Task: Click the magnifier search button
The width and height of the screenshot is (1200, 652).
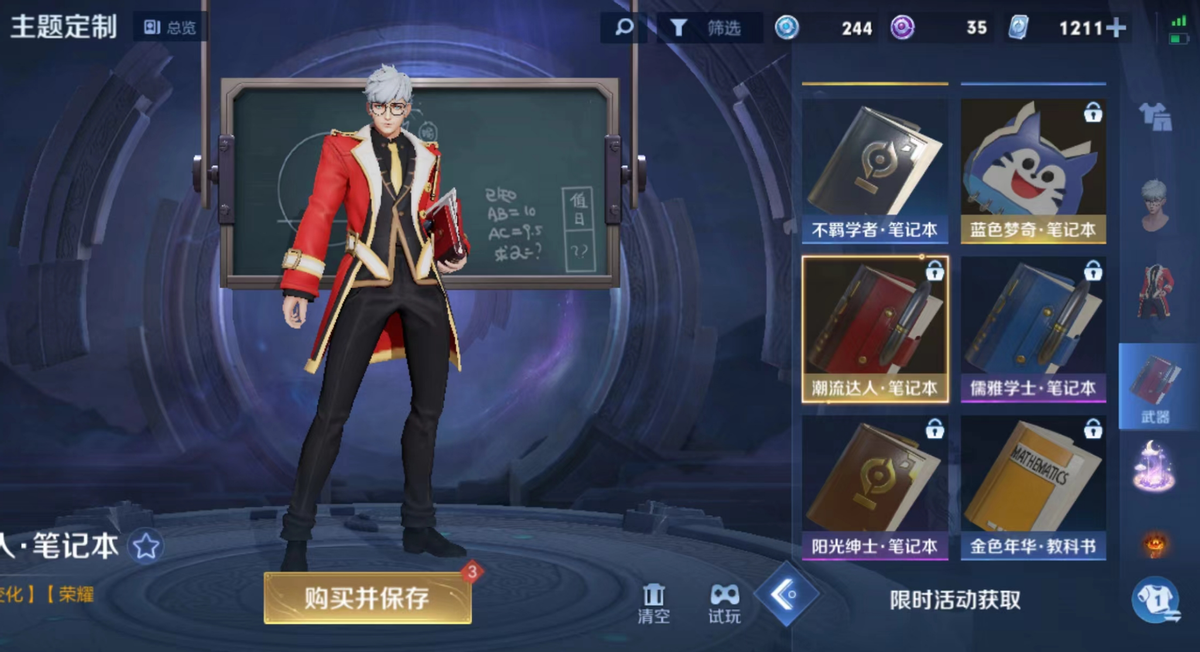Action: pos(624,27)
